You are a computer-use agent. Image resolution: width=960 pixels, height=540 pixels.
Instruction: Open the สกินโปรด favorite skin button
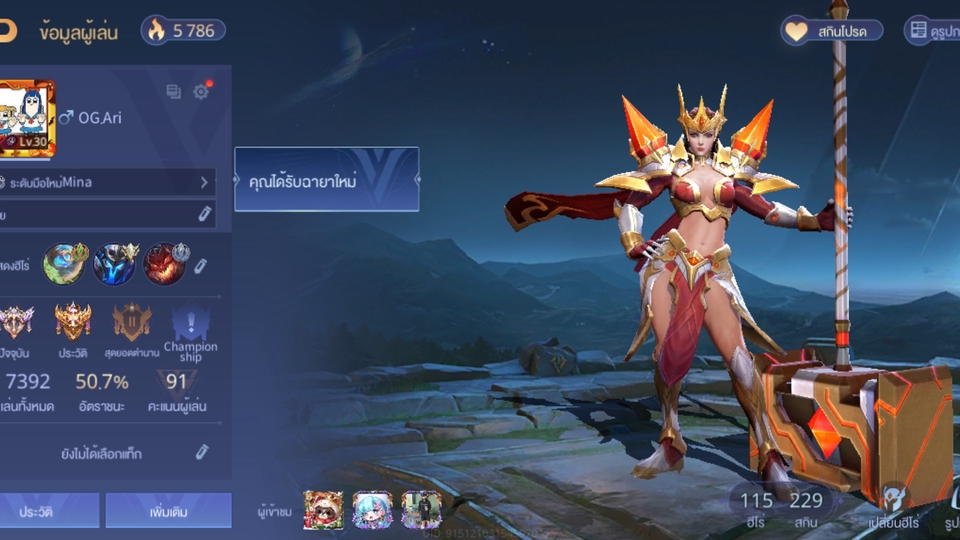click(832, 31)
